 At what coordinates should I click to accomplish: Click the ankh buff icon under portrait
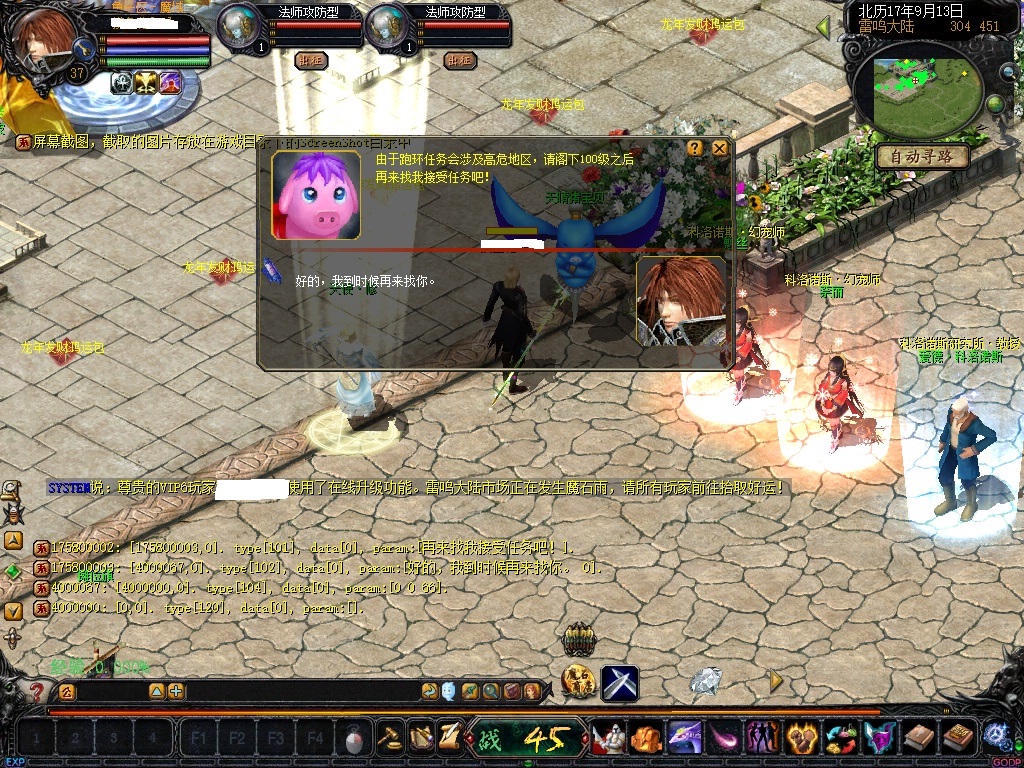click(122, 83)
